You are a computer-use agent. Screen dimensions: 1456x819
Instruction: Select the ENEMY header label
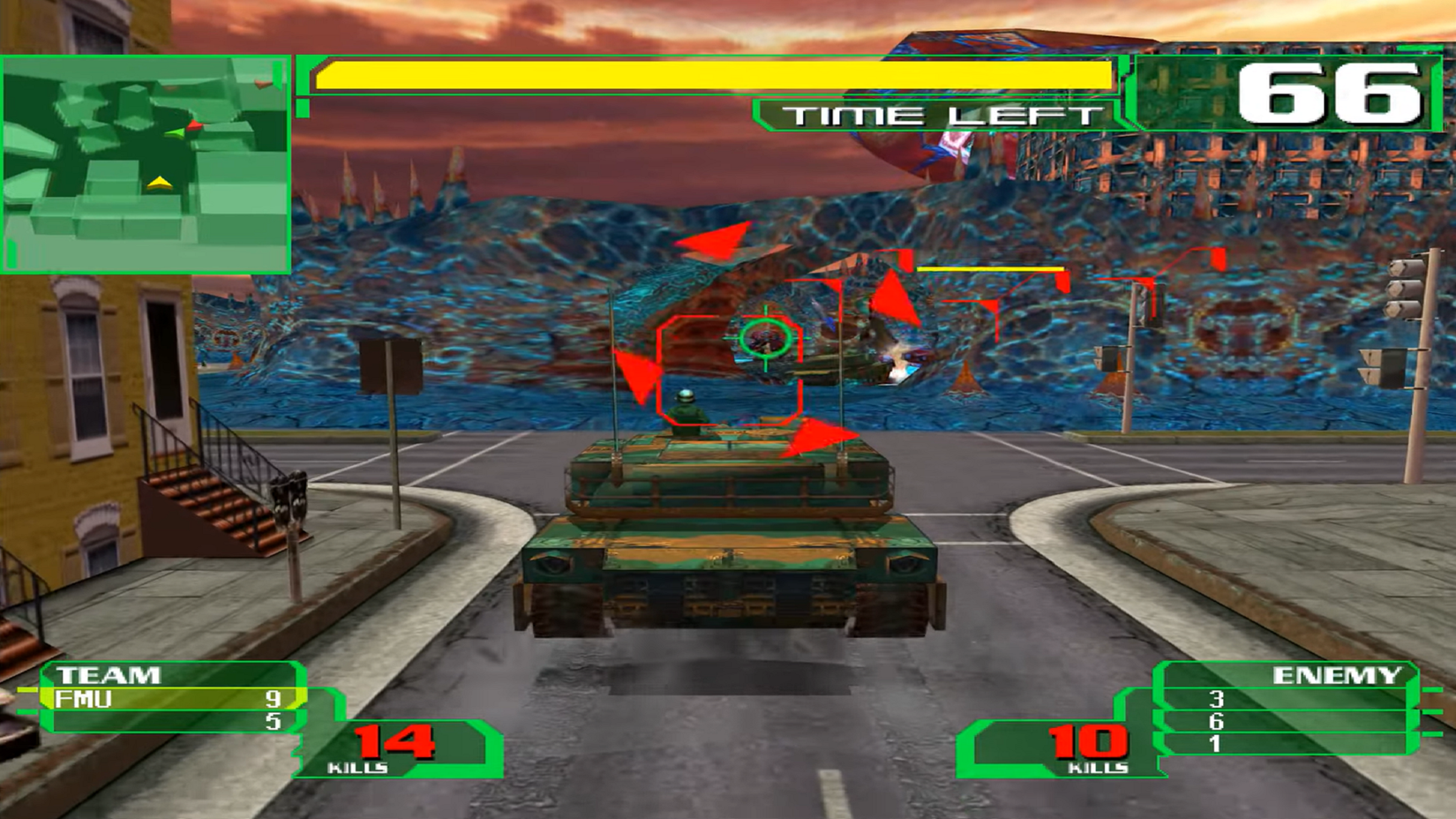point(1338,676)
